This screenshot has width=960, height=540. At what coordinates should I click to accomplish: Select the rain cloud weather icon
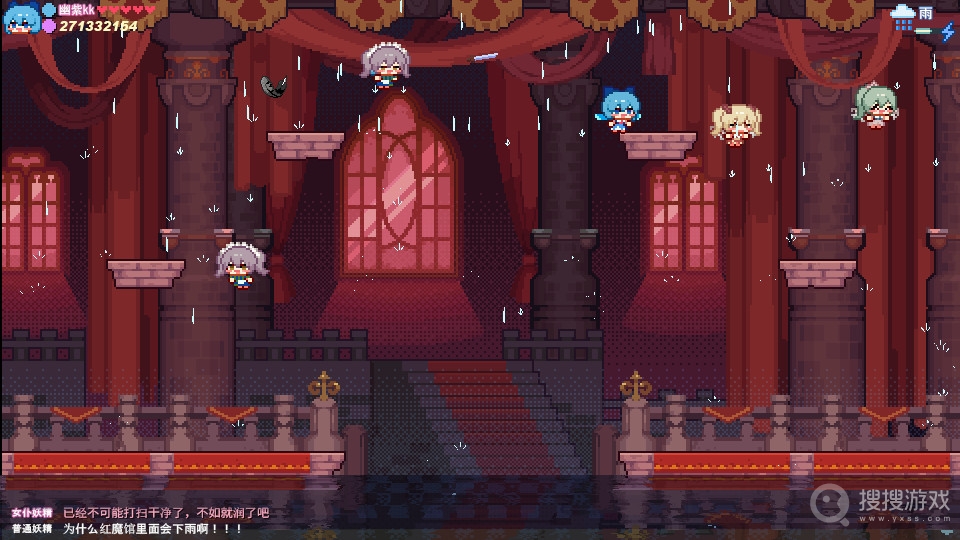click(903, 13)
